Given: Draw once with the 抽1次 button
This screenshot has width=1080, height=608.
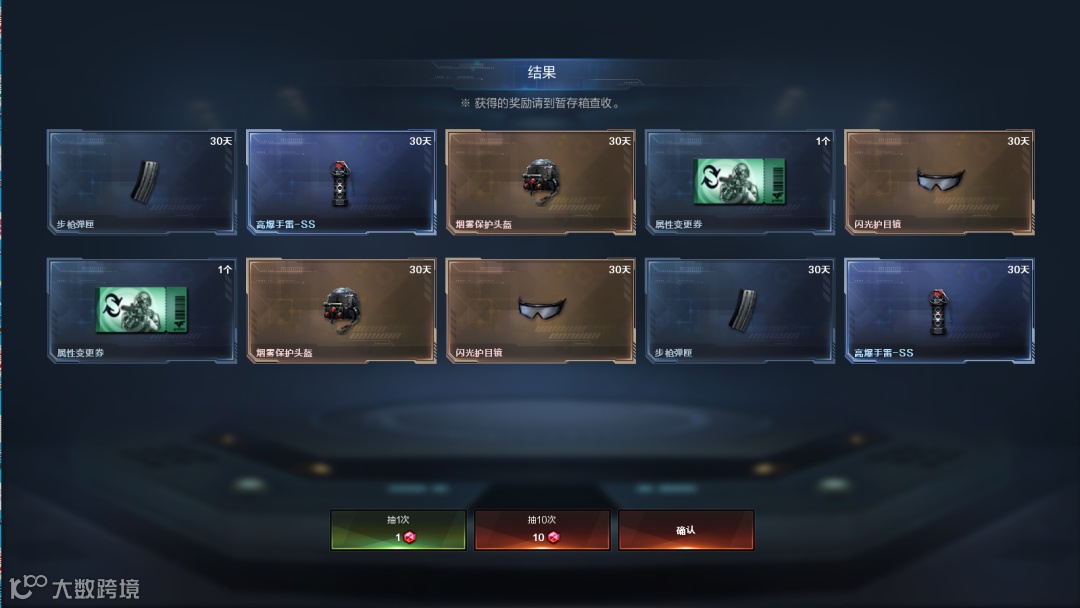Looking at the screenshot, I should coord(398,529).
